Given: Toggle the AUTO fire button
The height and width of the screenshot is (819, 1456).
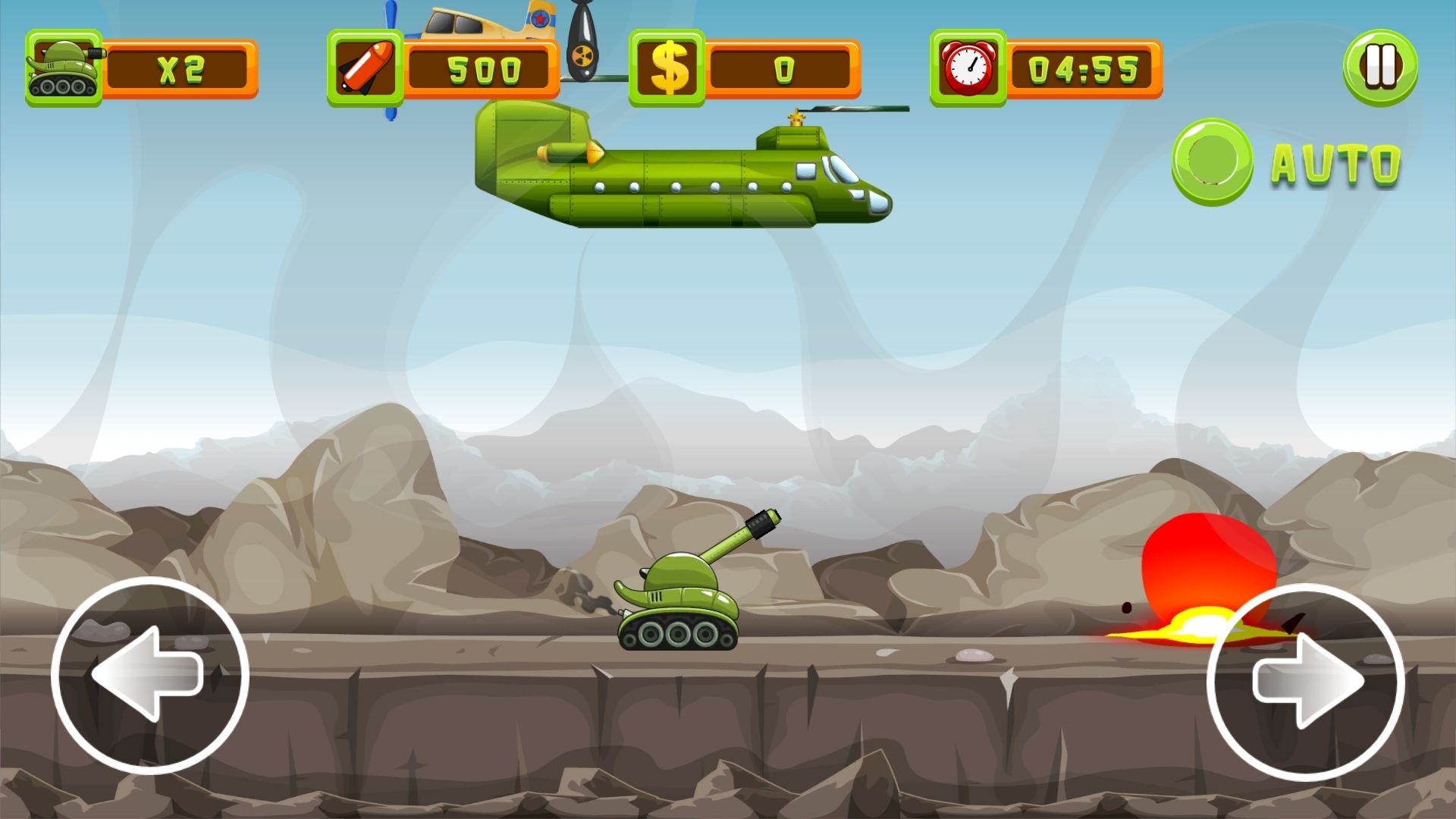Looking at the screenshot, I should click(x=1212, y=162).
